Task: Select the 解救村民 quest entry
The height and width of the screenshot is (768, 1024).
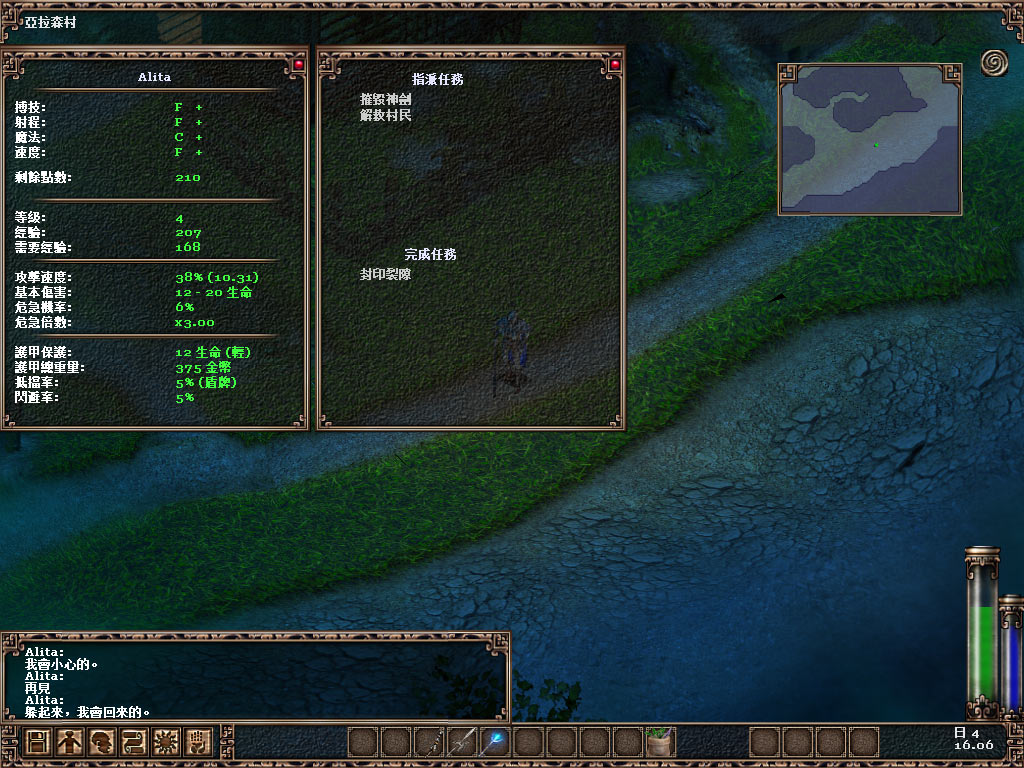Action: 386,115
